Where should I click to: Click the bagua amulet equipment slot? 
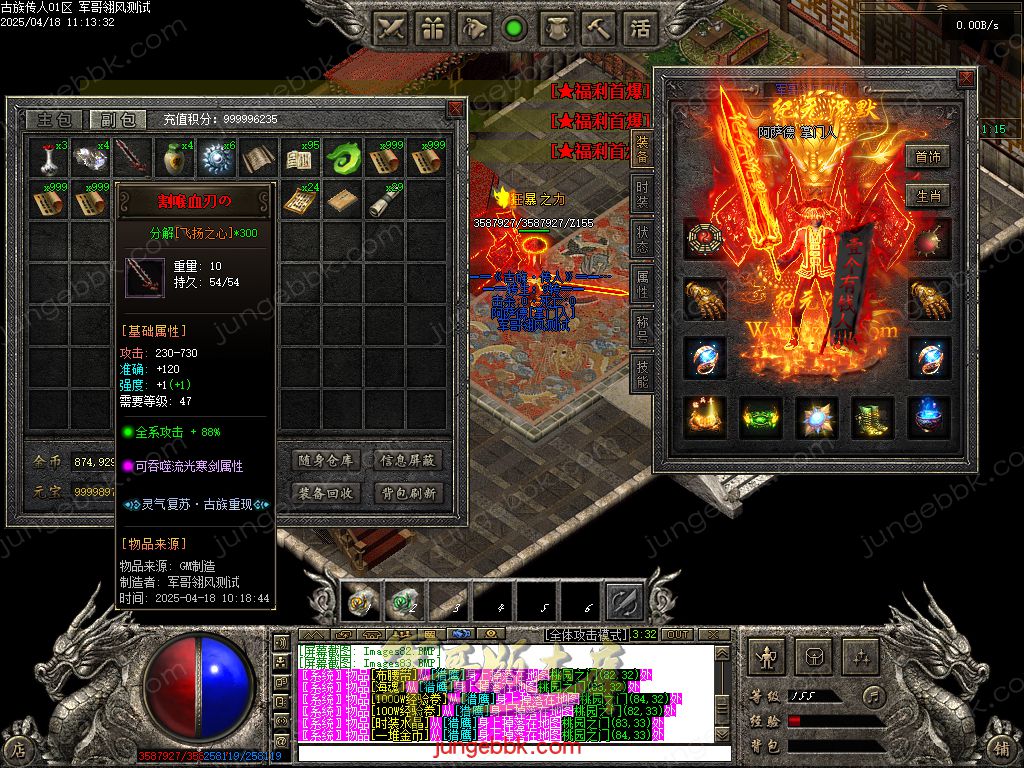pyautogui.click(x=703, y=238)
